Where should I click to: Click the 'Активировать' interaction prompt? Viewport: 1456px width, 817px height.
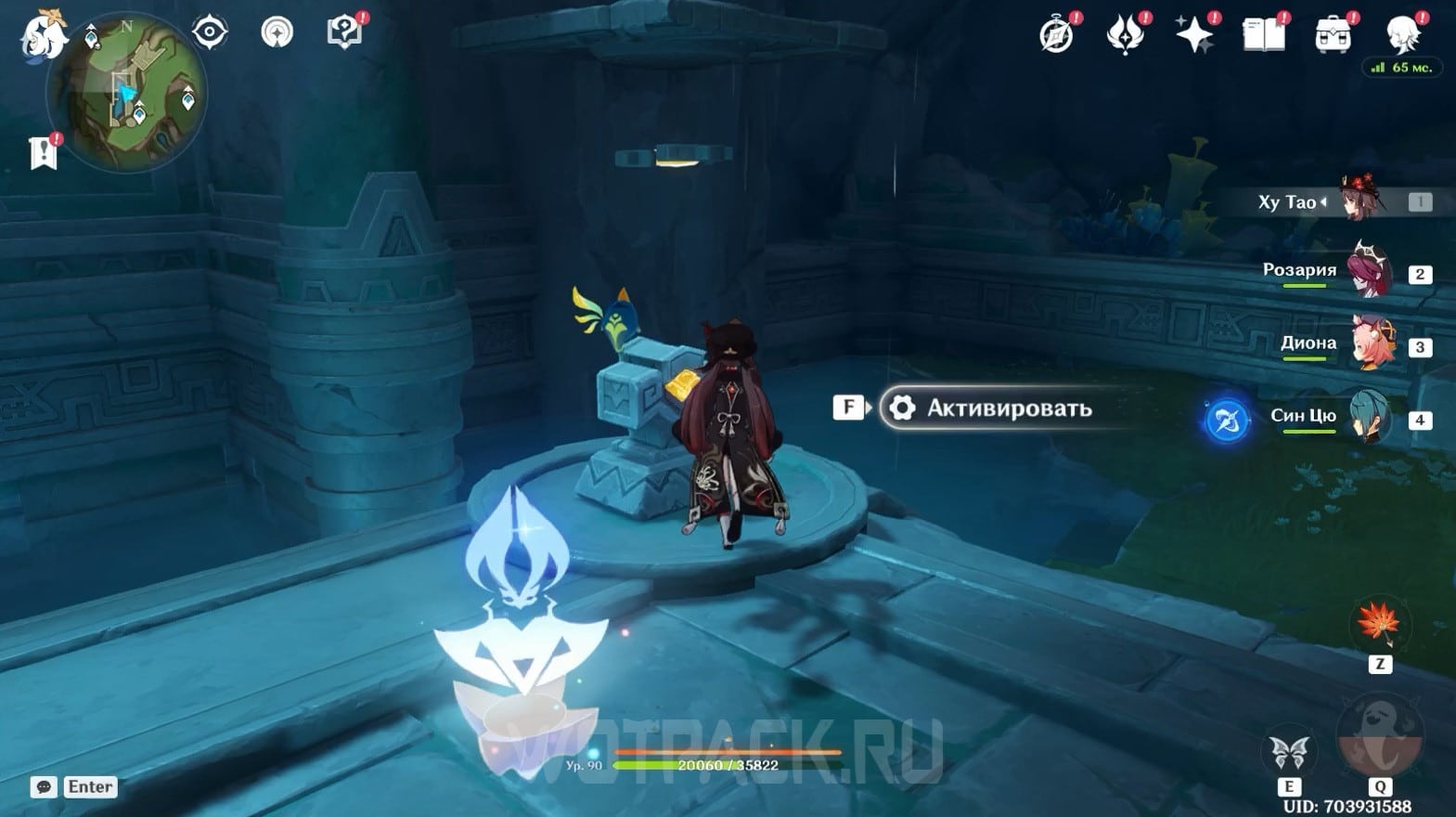pos(989,408)
